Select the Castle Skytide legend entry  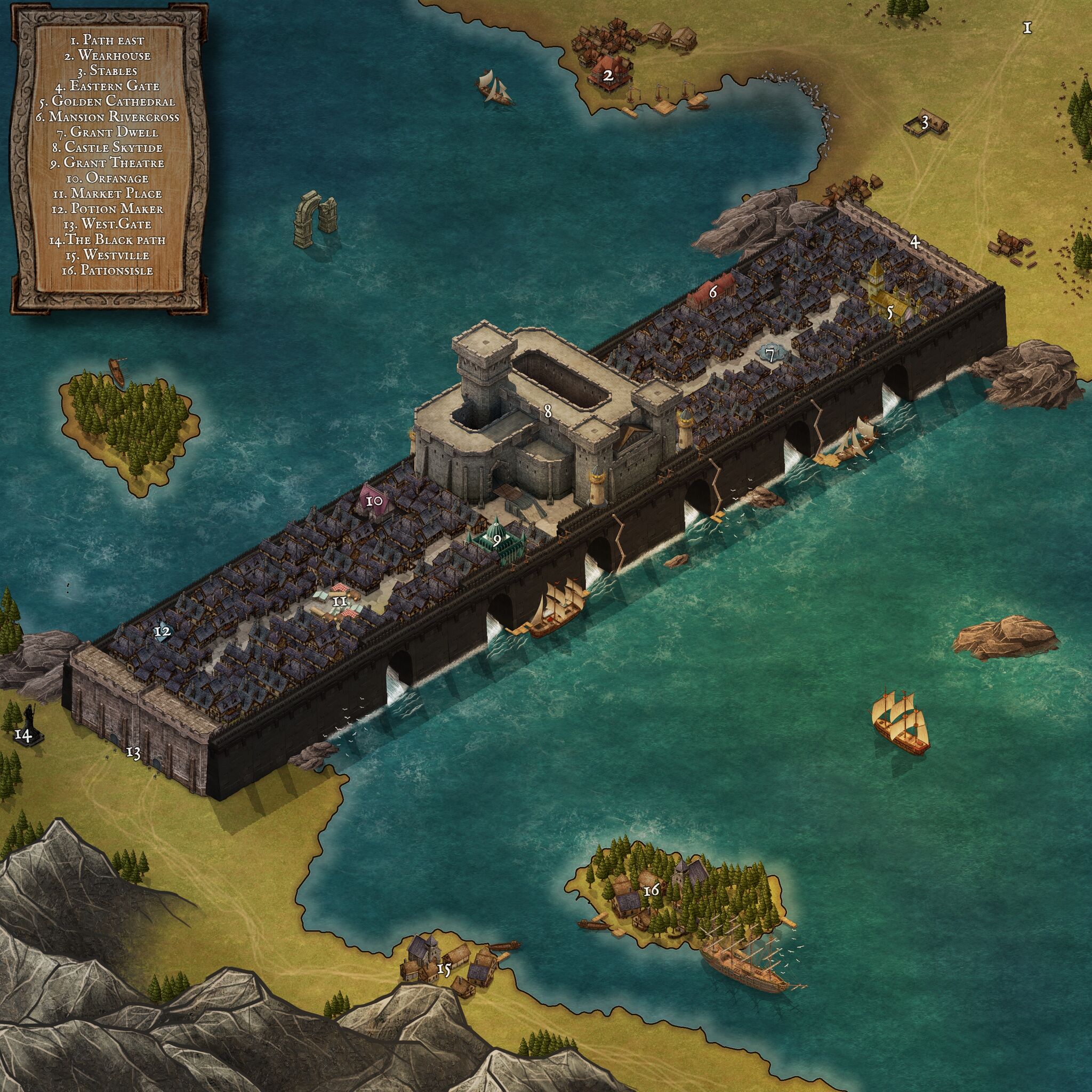point(113,148)
